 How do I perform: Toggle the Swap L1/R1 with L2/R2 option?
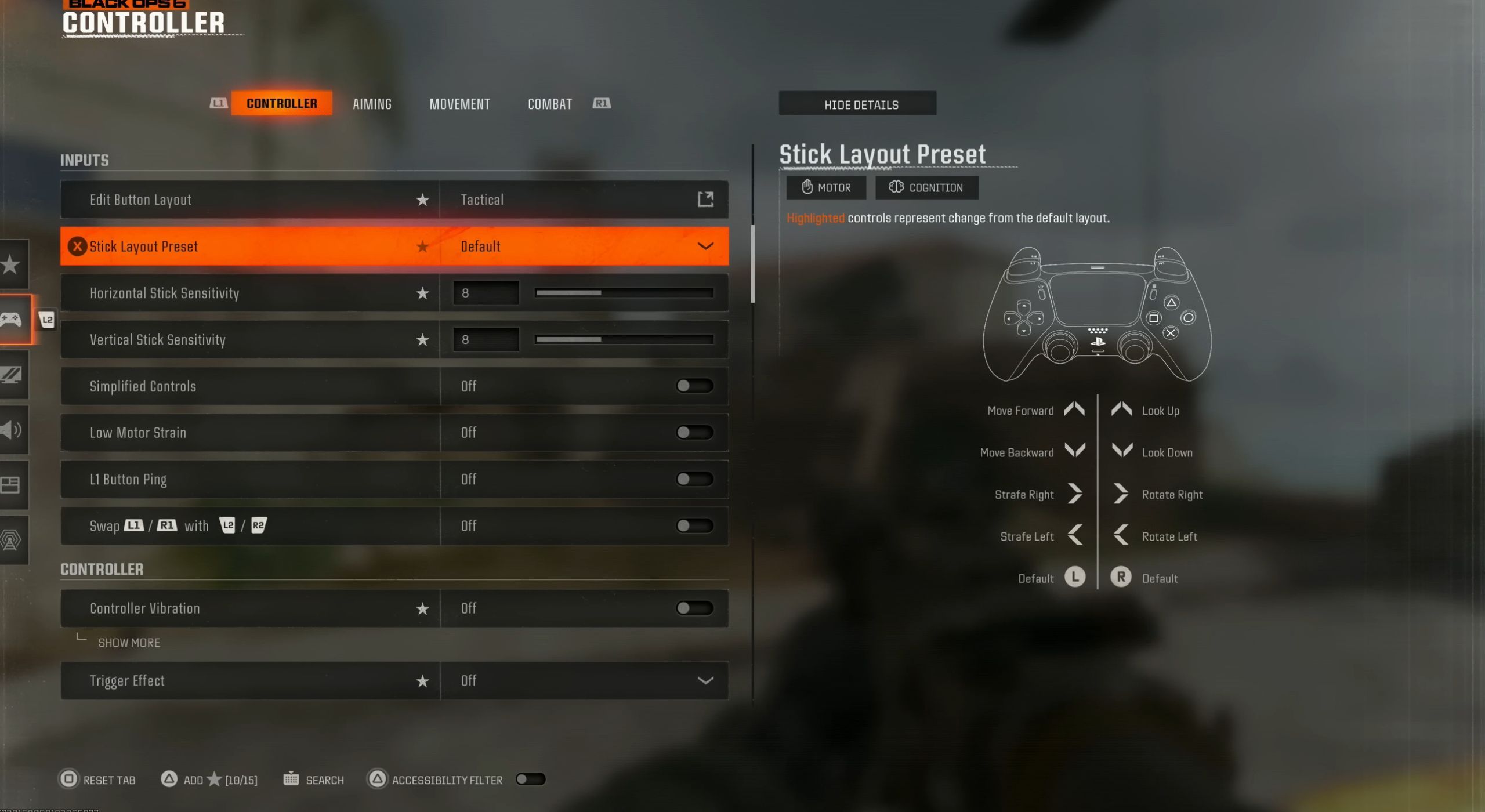click(x=694, y=526)
